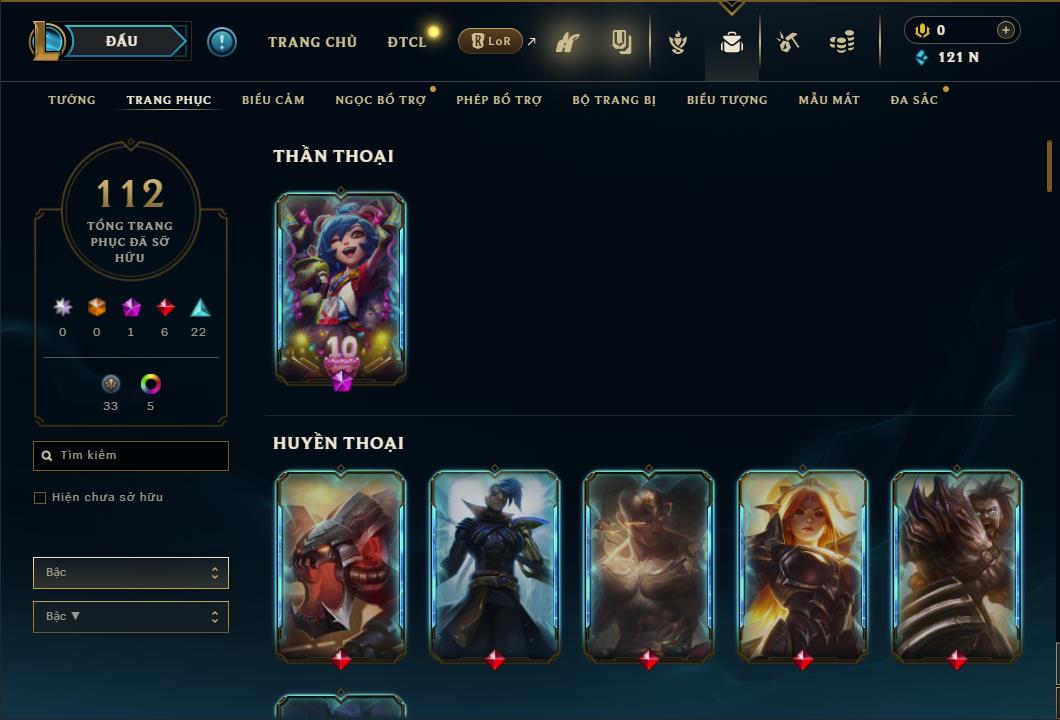
Task: Click the Tìm kiếm search field
Action: (131, 456)
